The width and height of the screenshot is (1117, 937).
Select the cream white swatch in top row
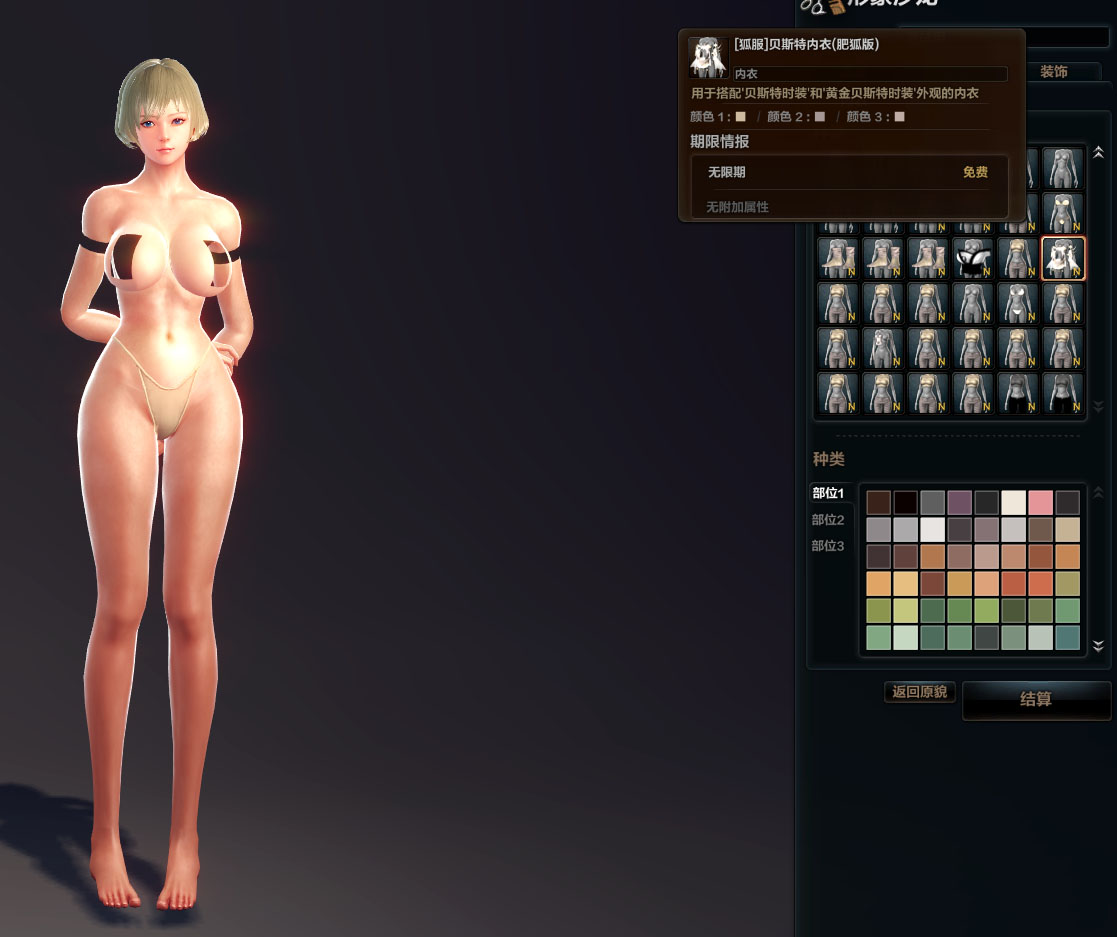pos(1014,503)
